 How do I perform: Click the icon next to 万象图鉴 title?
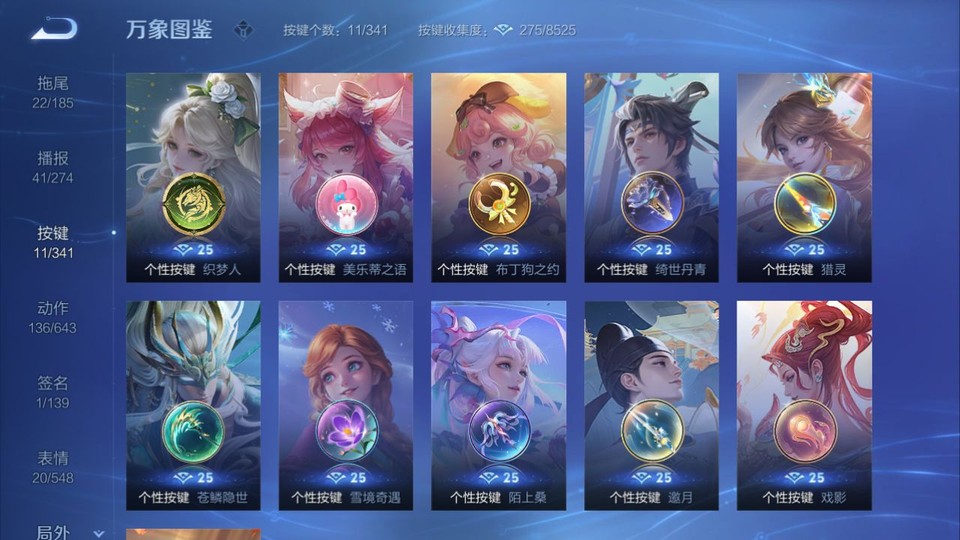coord(243,30)
